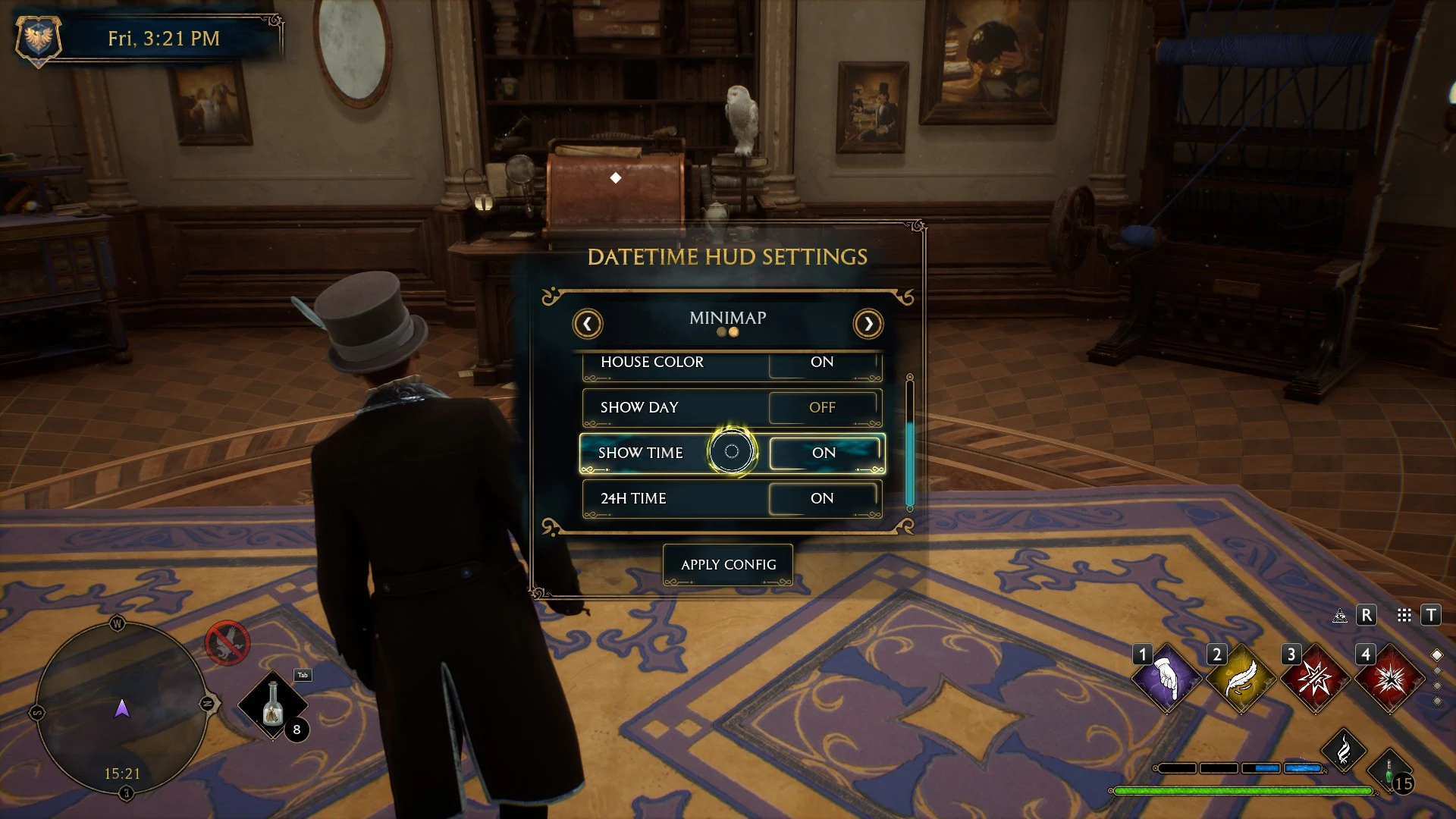
Task: Activate spell slot 2 yellow feather spell
Action: [1241, 678]
